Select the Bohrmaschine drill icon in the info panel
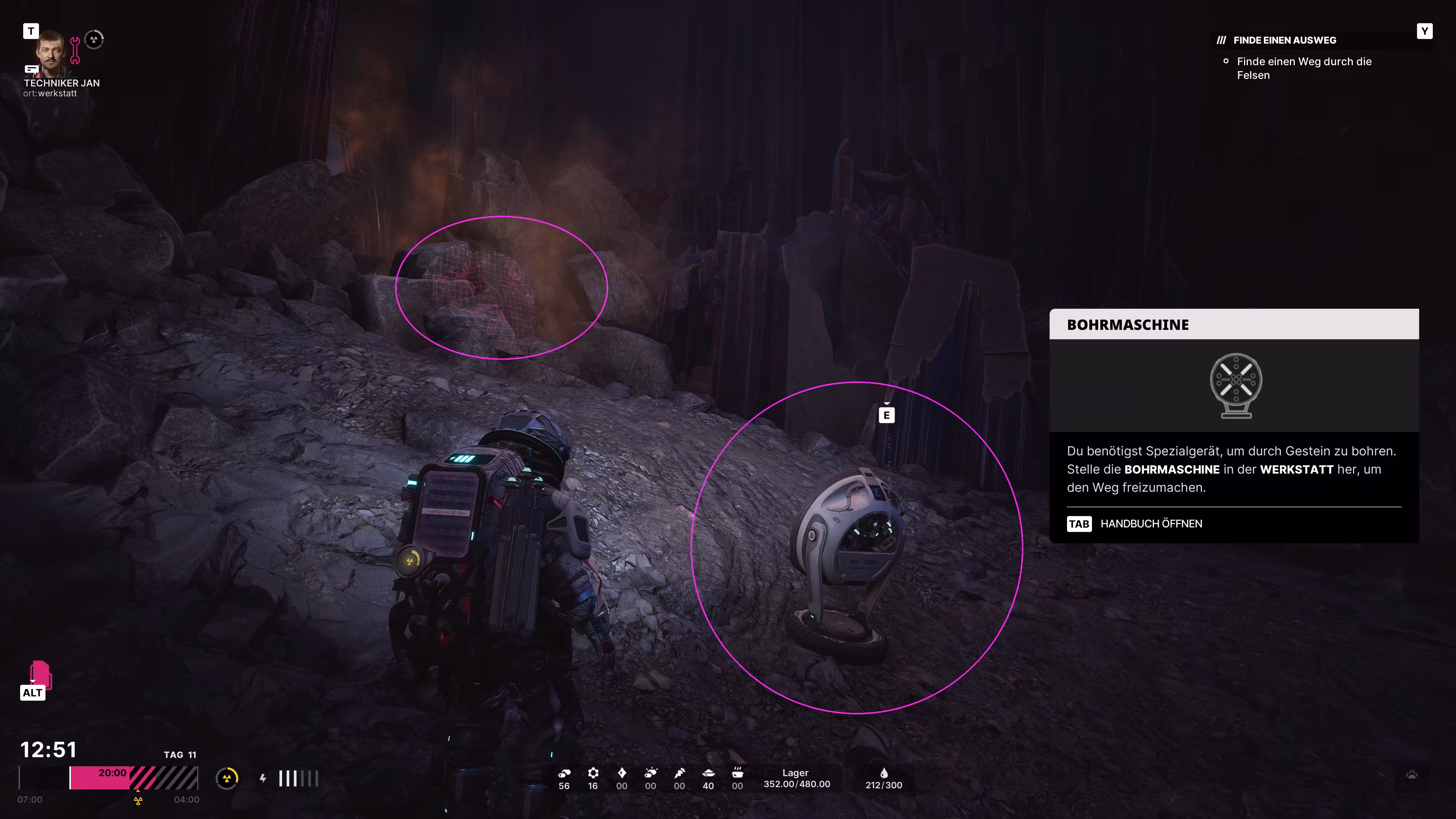Screen dimensions: 1456x819 1236,386
